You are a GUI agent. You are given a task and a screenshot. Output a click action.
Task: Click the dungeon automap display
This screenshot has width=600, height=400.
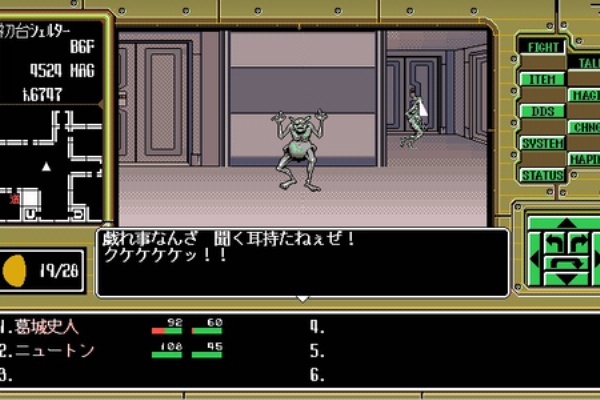(52, 165)
